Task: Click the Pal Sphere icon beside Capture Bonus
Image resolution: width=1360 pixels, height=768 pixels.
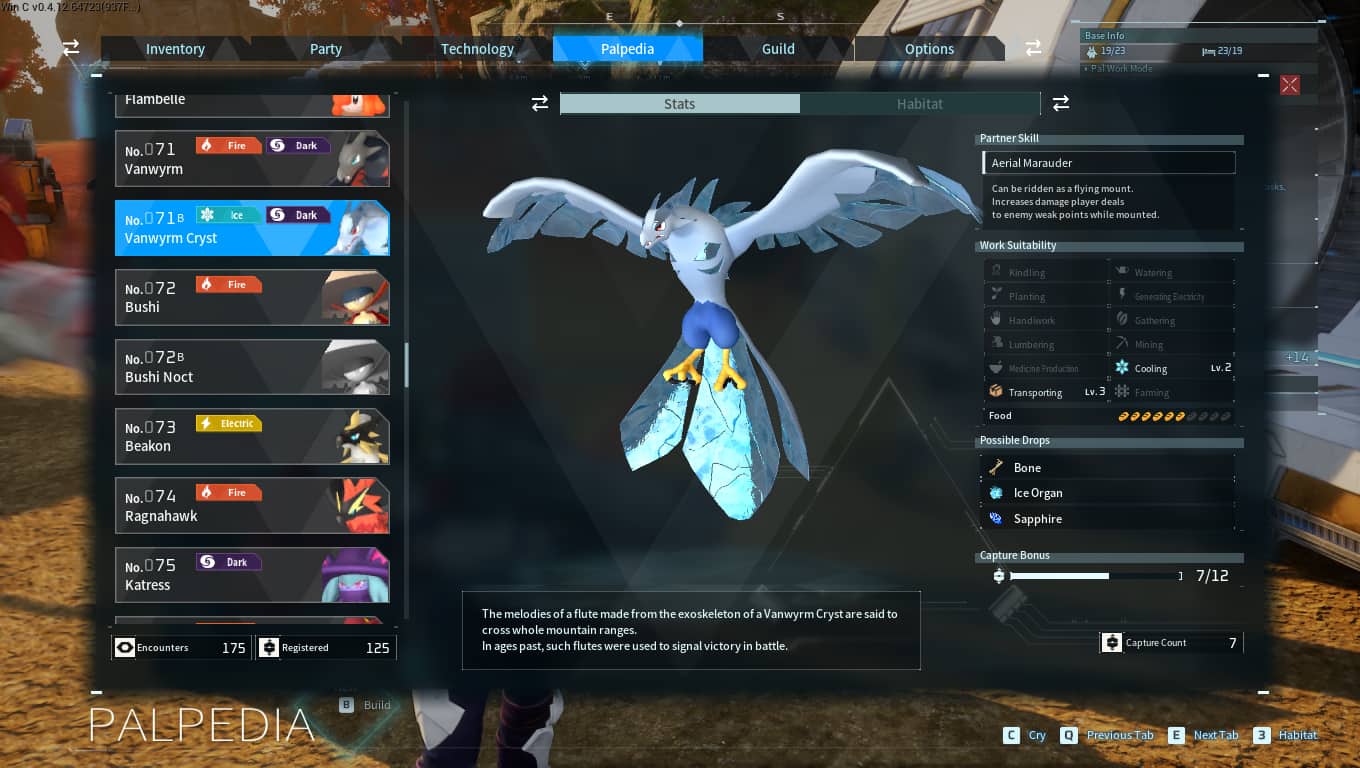Action: 998,576
